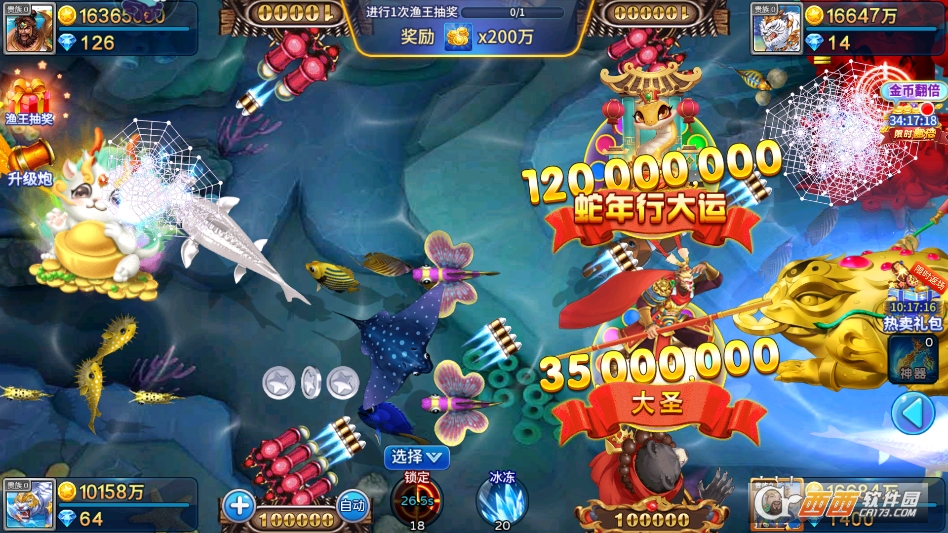Increase cannon bet with the blue plus
Image resolution: width=948 pixels, height=533 pixels.
(x=240, y=505)
